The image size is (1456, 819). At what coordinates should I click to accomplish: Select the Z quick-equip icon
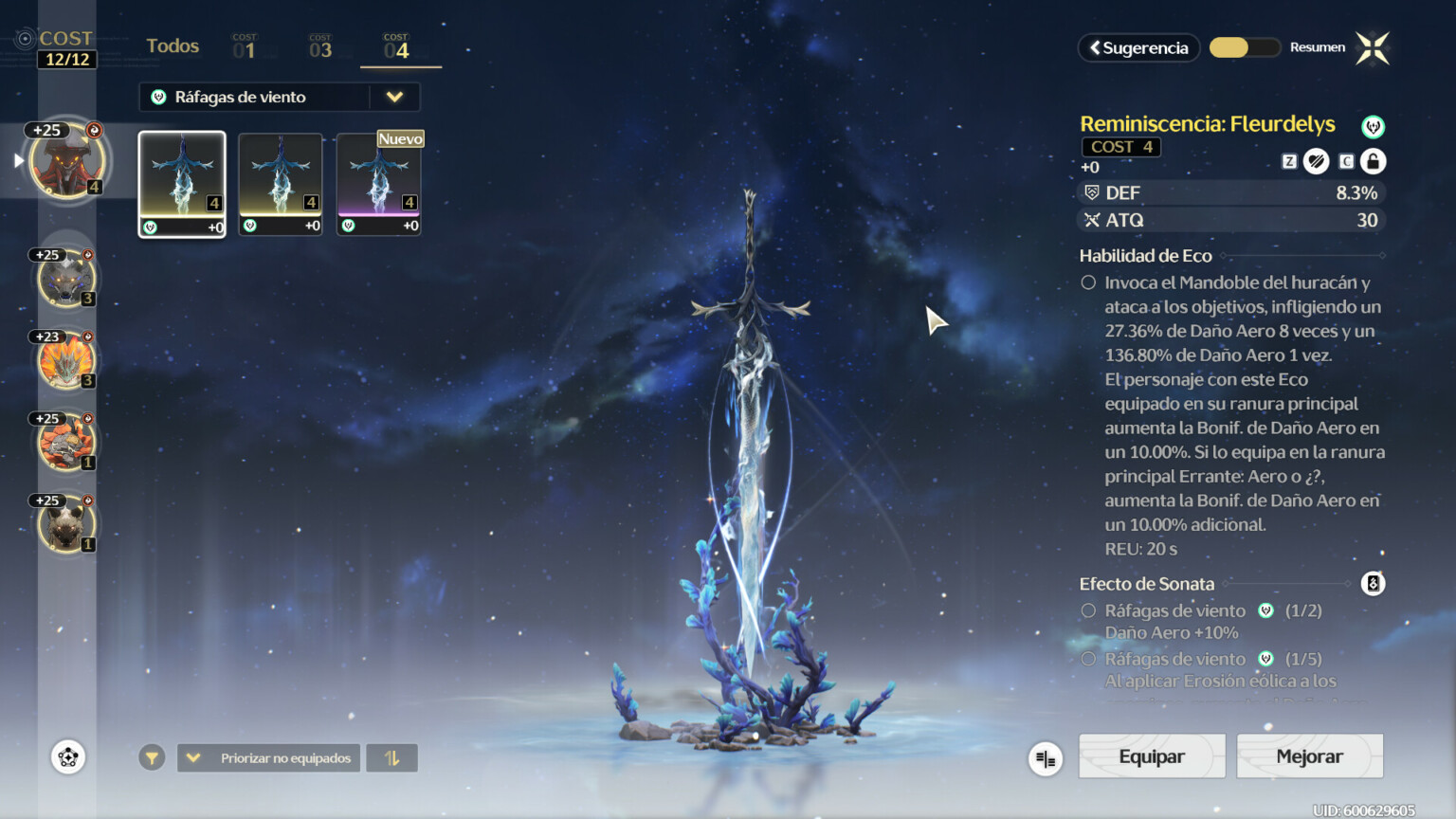[x=1288, y=161]
